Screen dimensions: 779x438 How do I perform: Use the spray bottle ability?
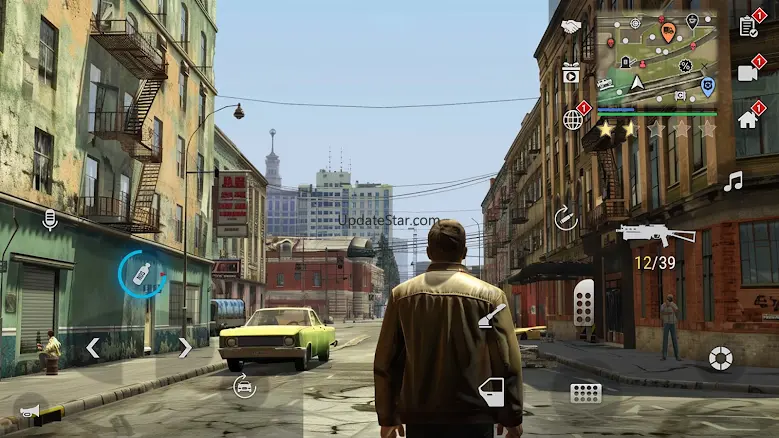[x=141, y=273]
